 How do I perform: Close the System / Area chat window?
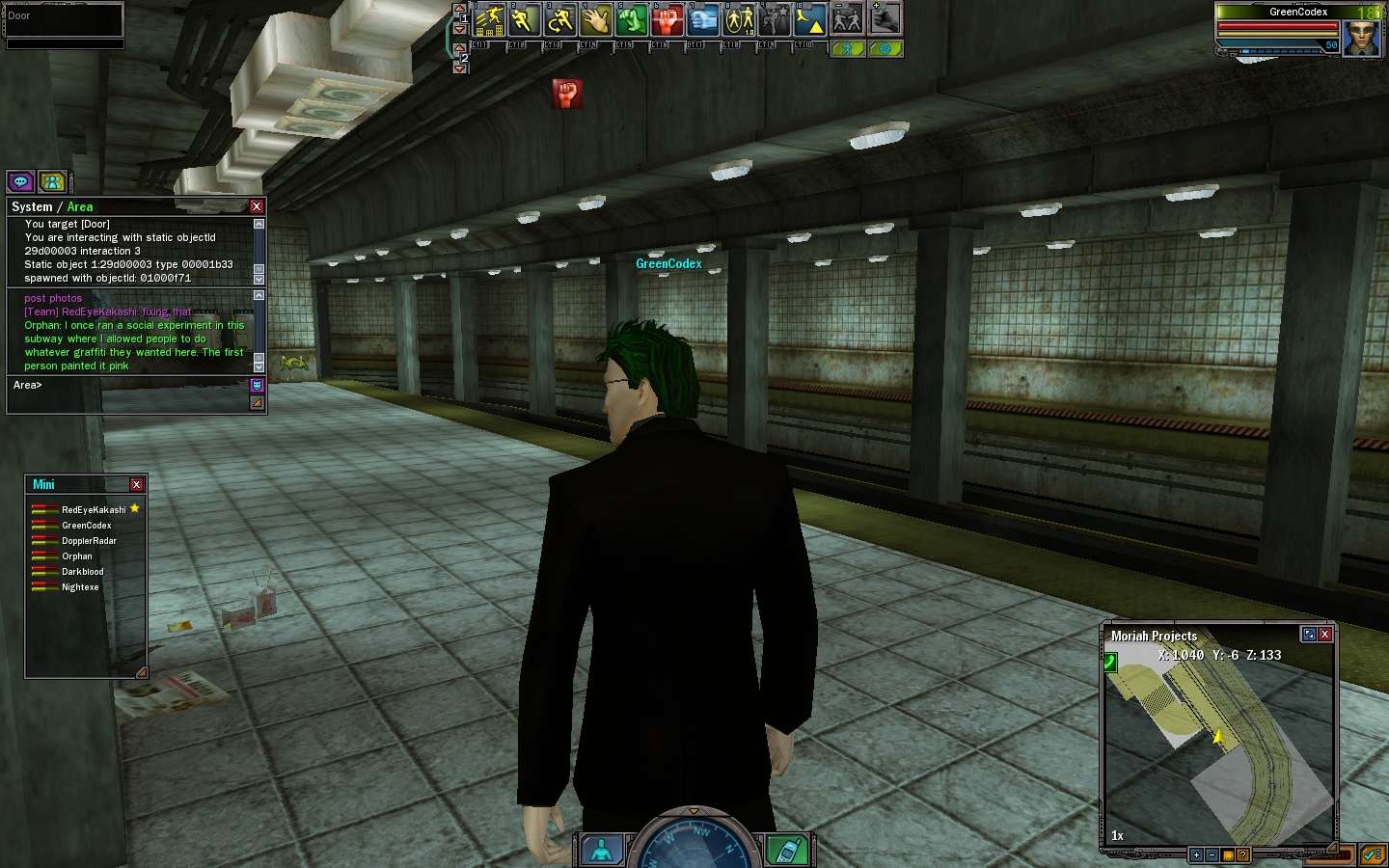pos(257,206)
